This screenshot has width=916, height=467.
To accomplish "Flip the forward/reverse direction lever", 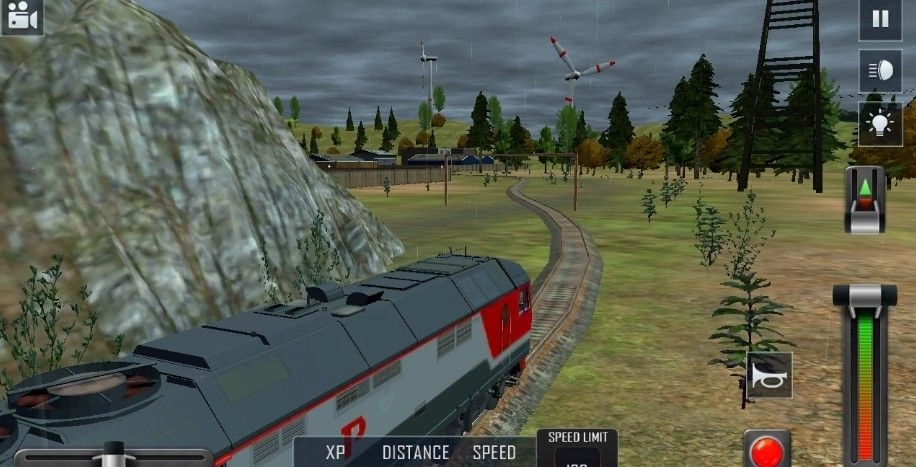I will pos(865,199).
